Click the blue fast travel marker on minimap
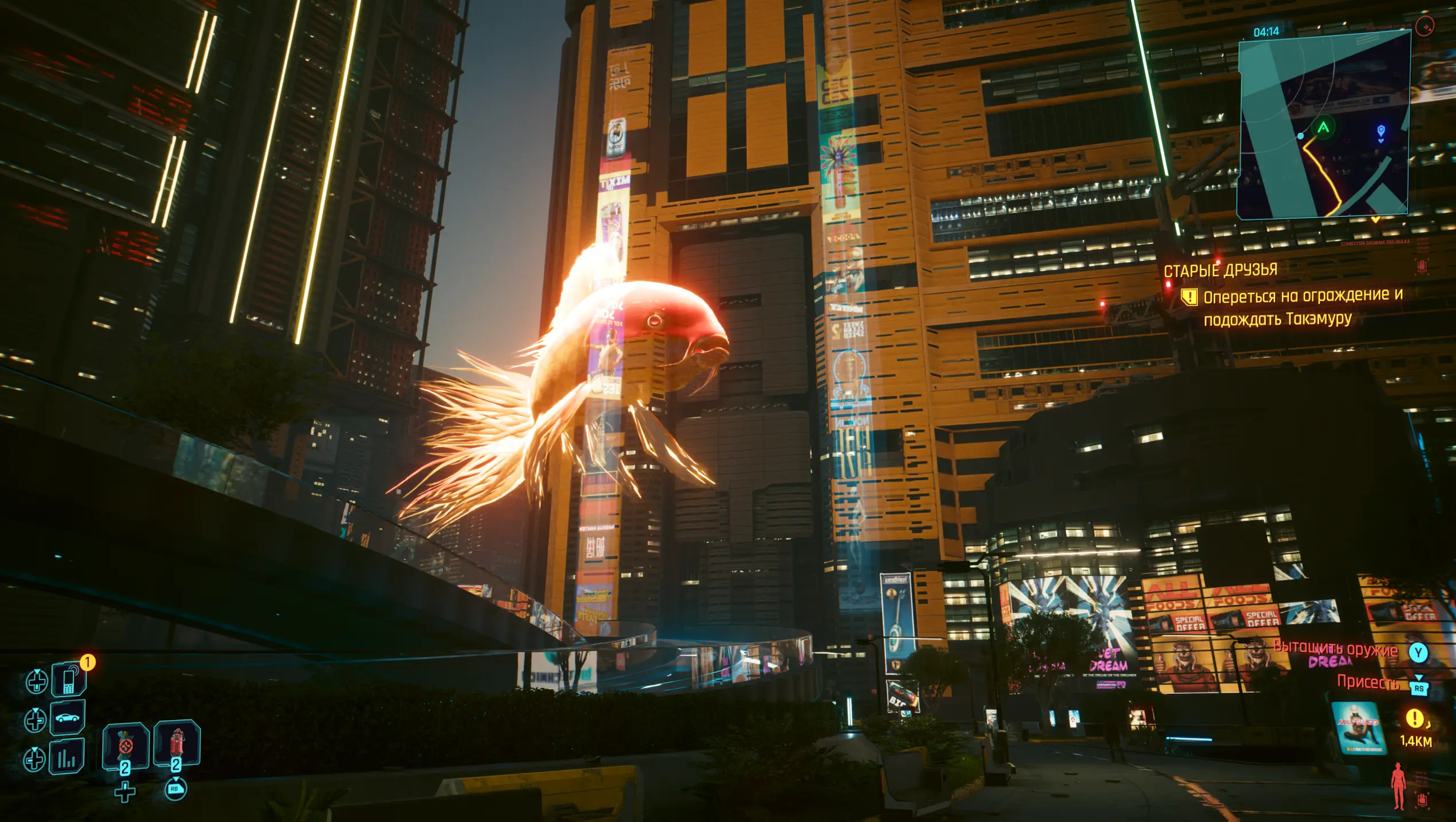The width and height of the screenshot is (1456, 822). tap(1380, 133)
